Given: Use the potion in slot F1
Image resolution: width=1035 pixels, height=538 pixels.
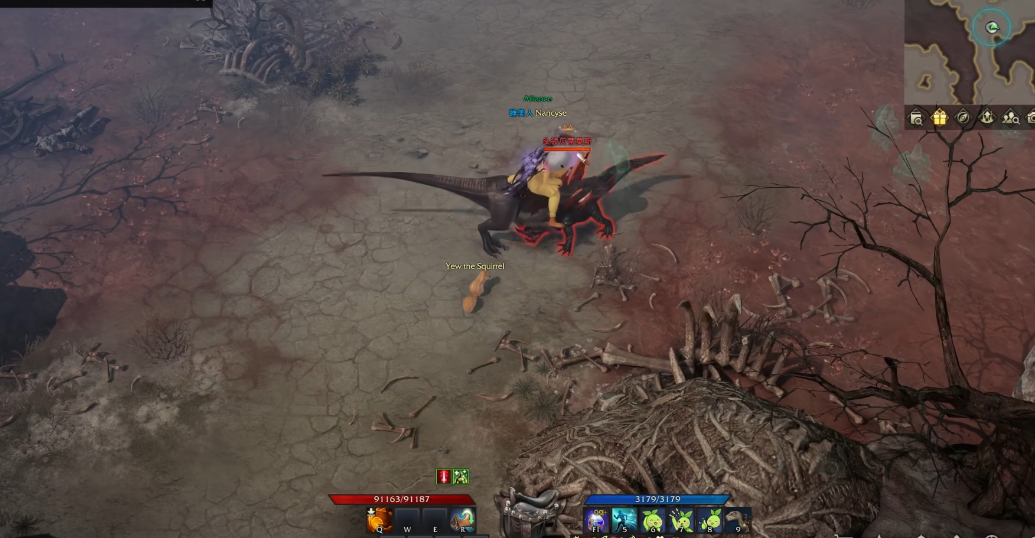Looking at the screenshot, I should tap(597, 520).
